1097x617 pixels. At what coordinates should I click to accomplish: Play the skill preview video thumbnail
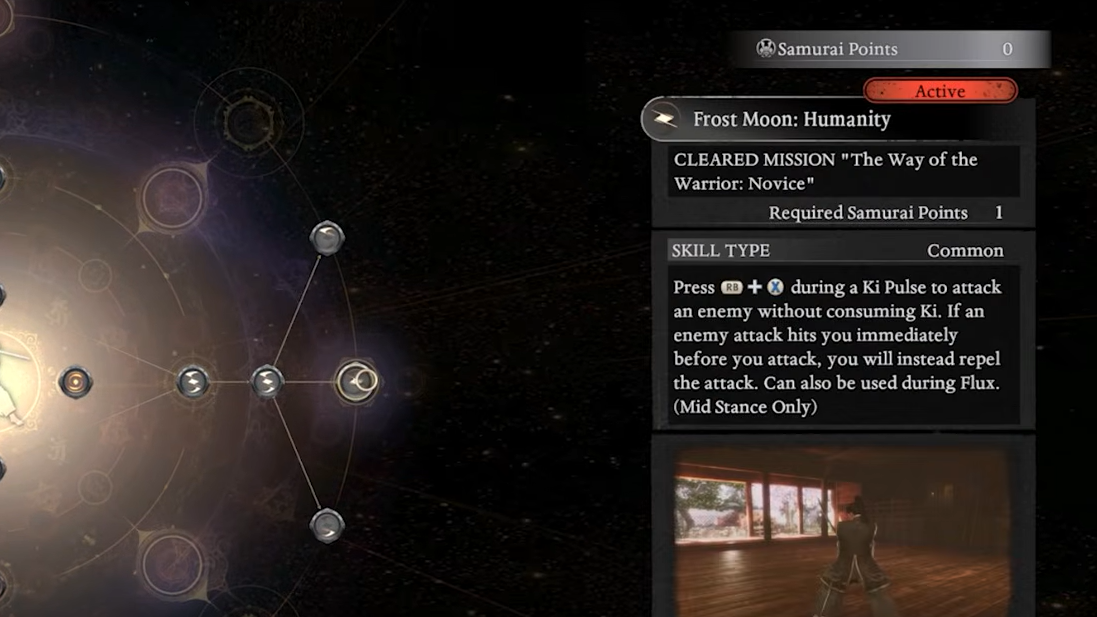(x=842, y=530)
